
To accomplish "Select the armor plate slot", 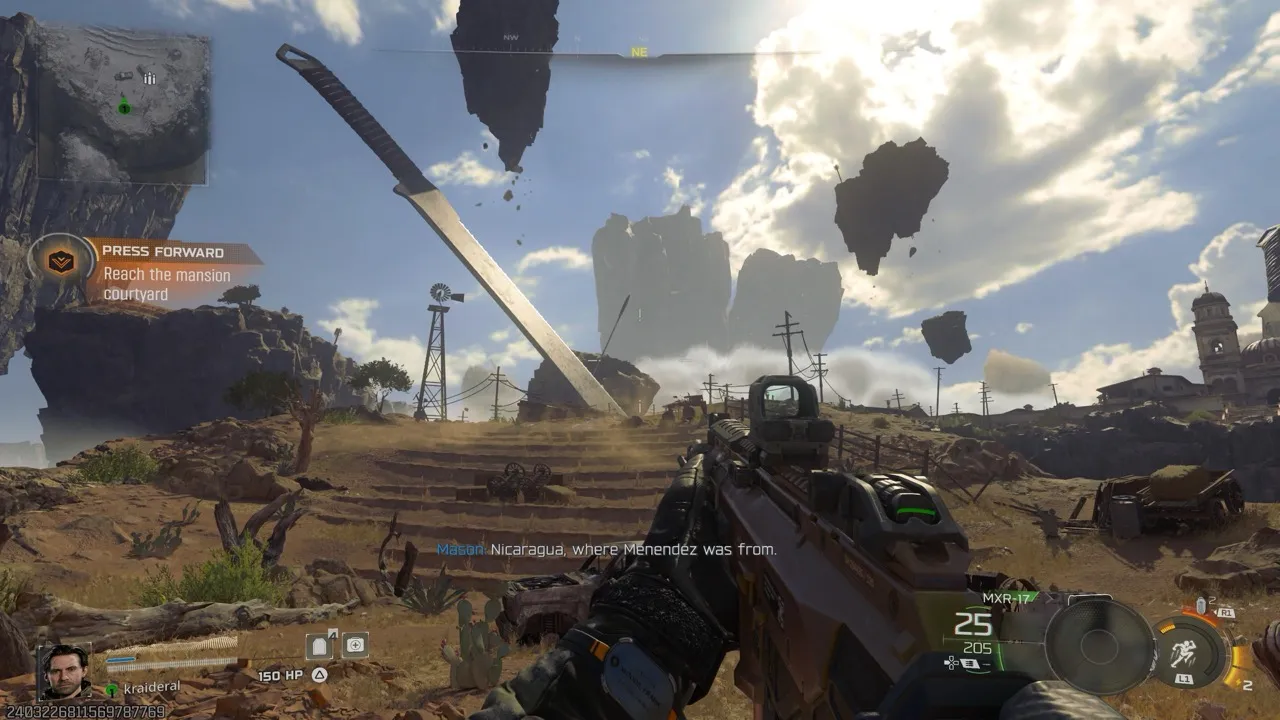I will tap(319, 646).
